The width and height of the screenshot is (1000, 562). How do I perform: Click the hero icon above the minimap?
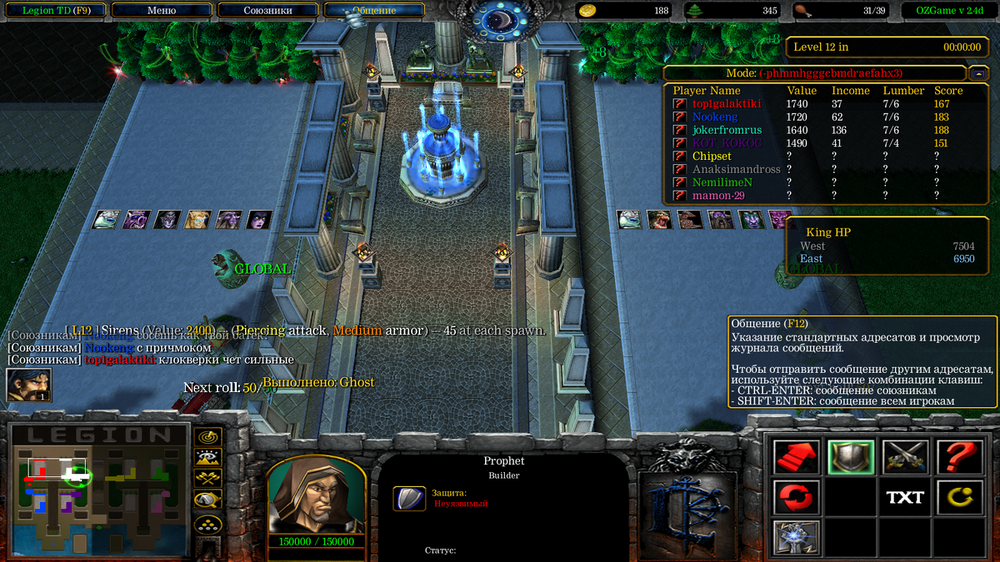(28, 385)
